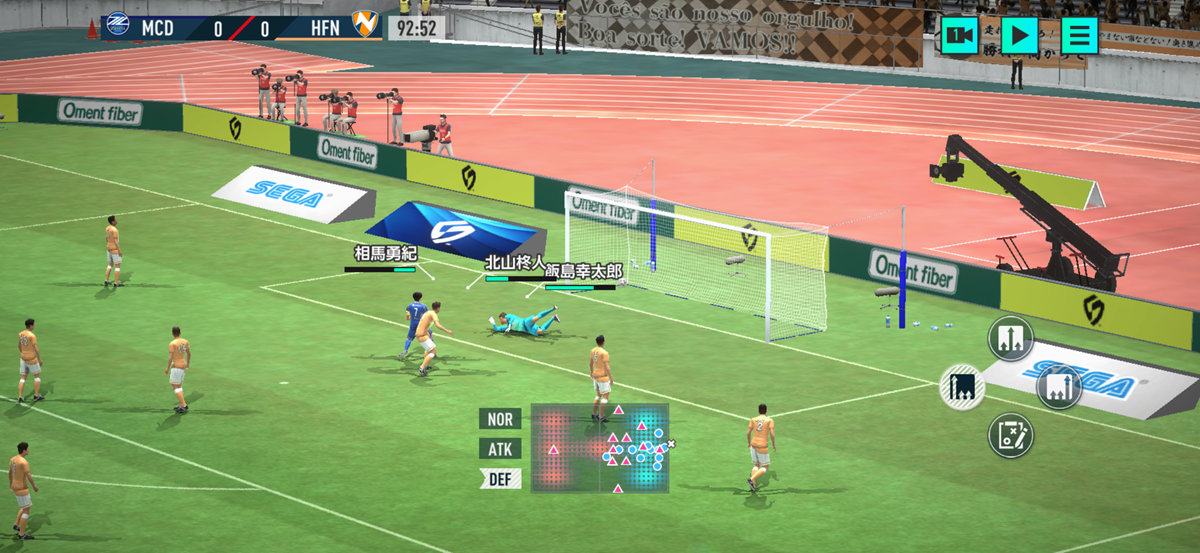Switch to the ATK tactic mode
Viewport: 1200px width, 553px height.
tap(500, 449)
